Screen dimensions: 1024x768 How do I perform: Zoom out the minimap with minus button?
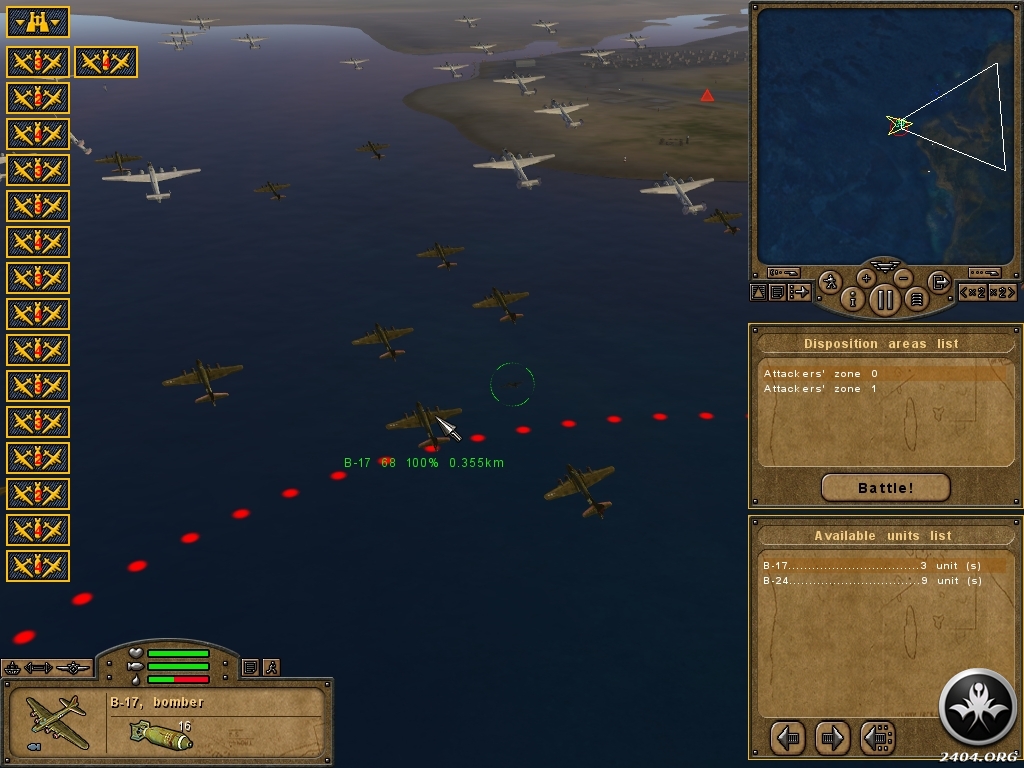(903, 278)
